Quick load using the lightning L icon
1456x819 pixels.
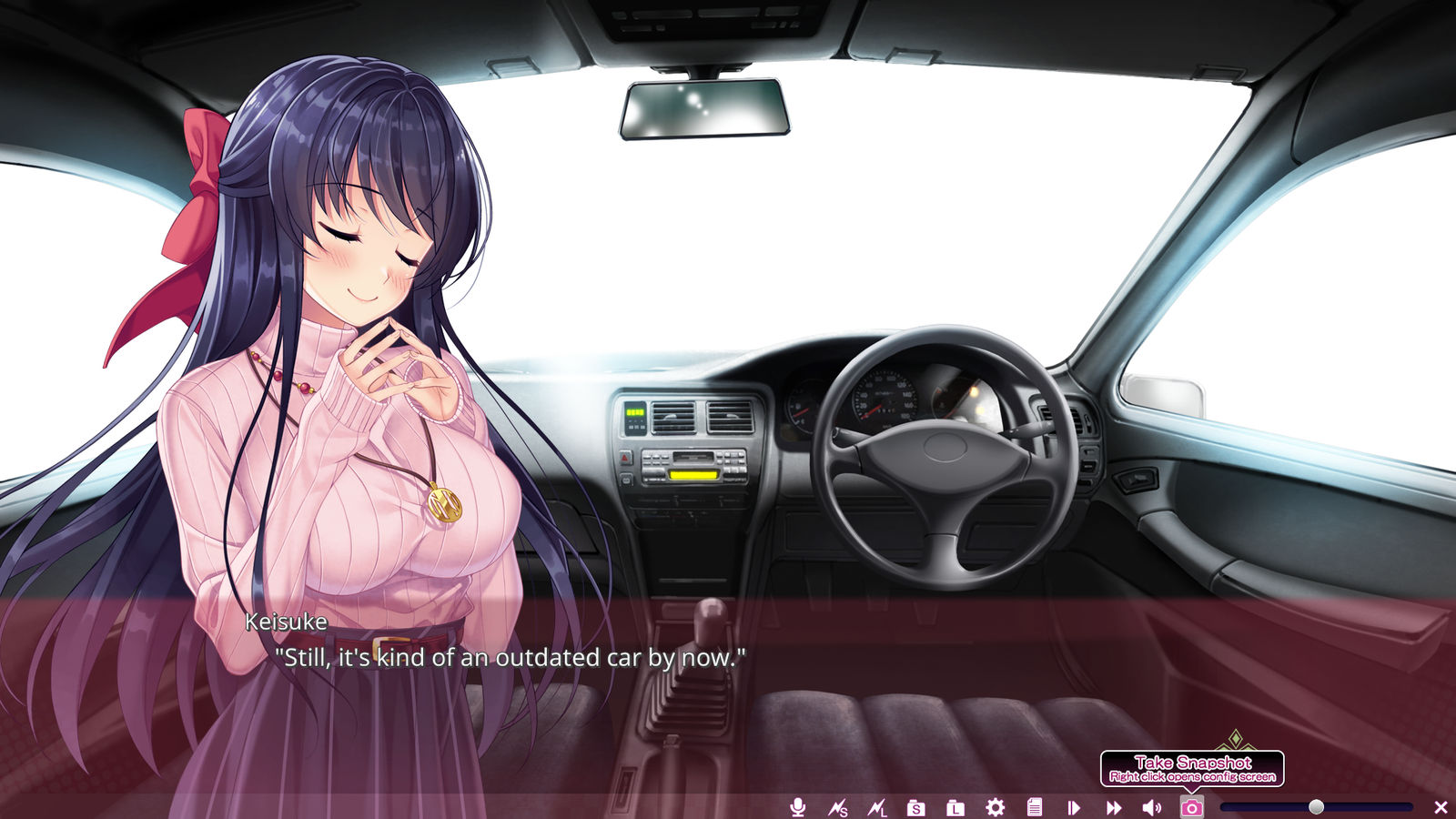[x=877, y=807]
